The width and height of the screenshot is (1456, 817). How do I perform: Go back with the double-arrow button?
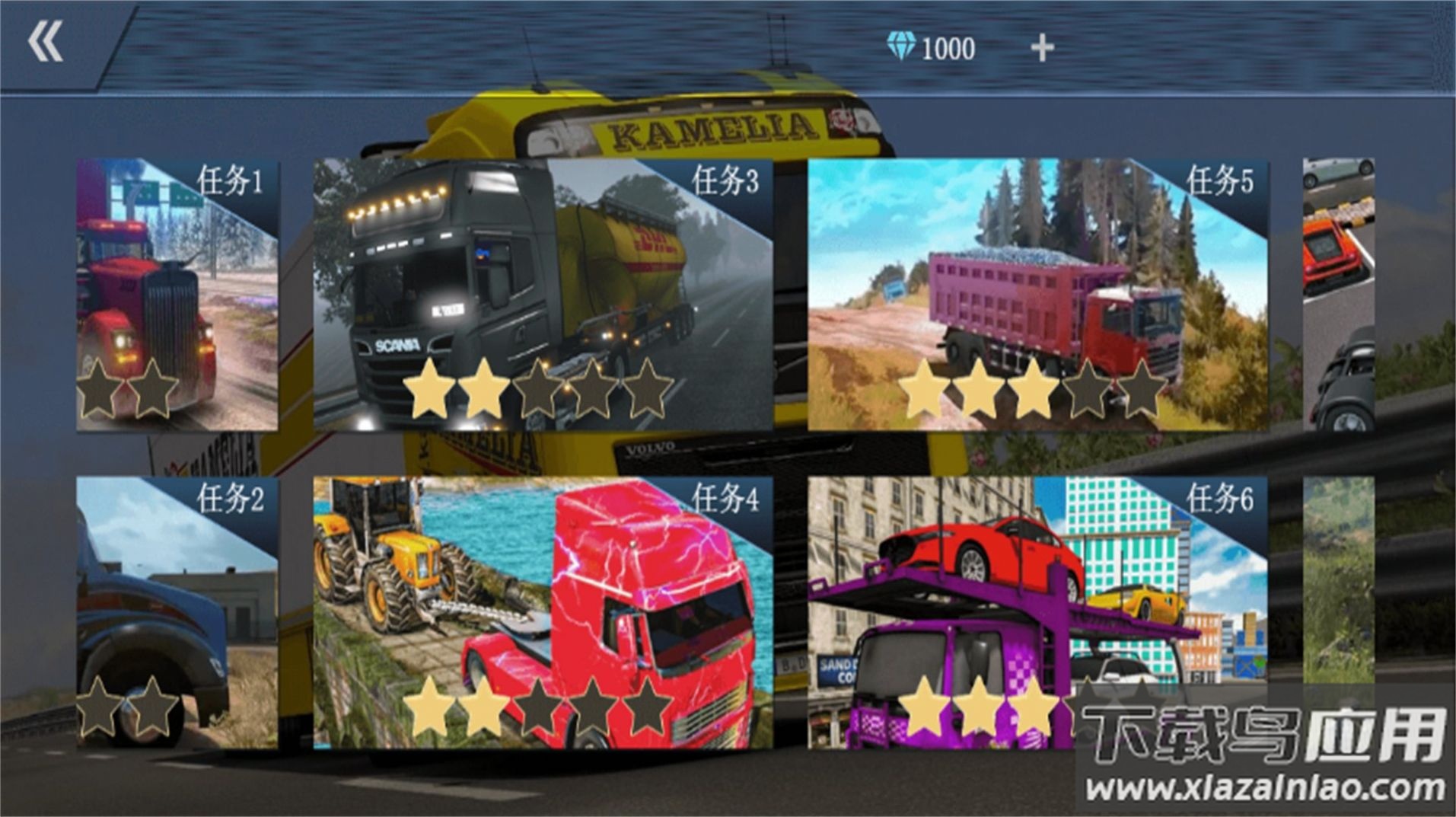46,42
